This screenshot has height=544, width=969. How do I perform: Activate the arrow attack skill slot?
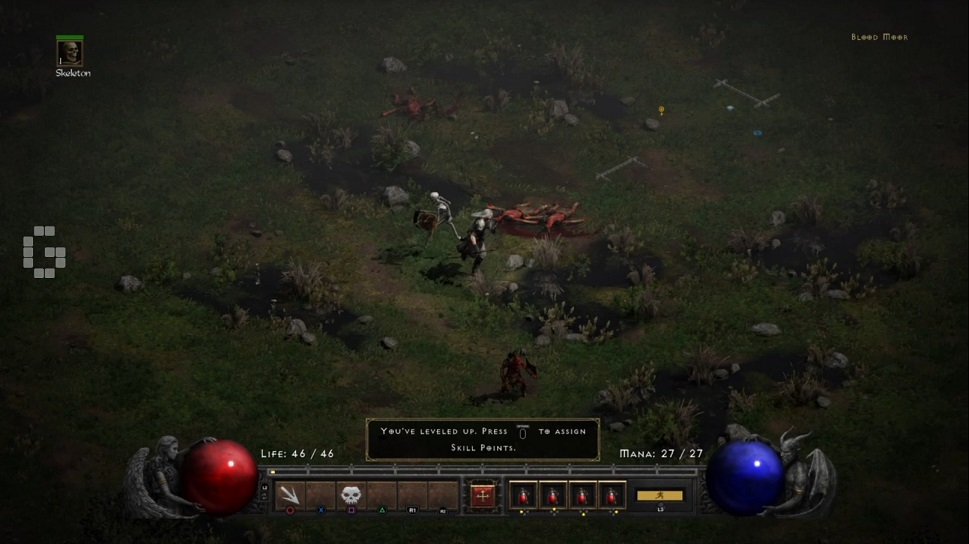[x=290, y=494]
